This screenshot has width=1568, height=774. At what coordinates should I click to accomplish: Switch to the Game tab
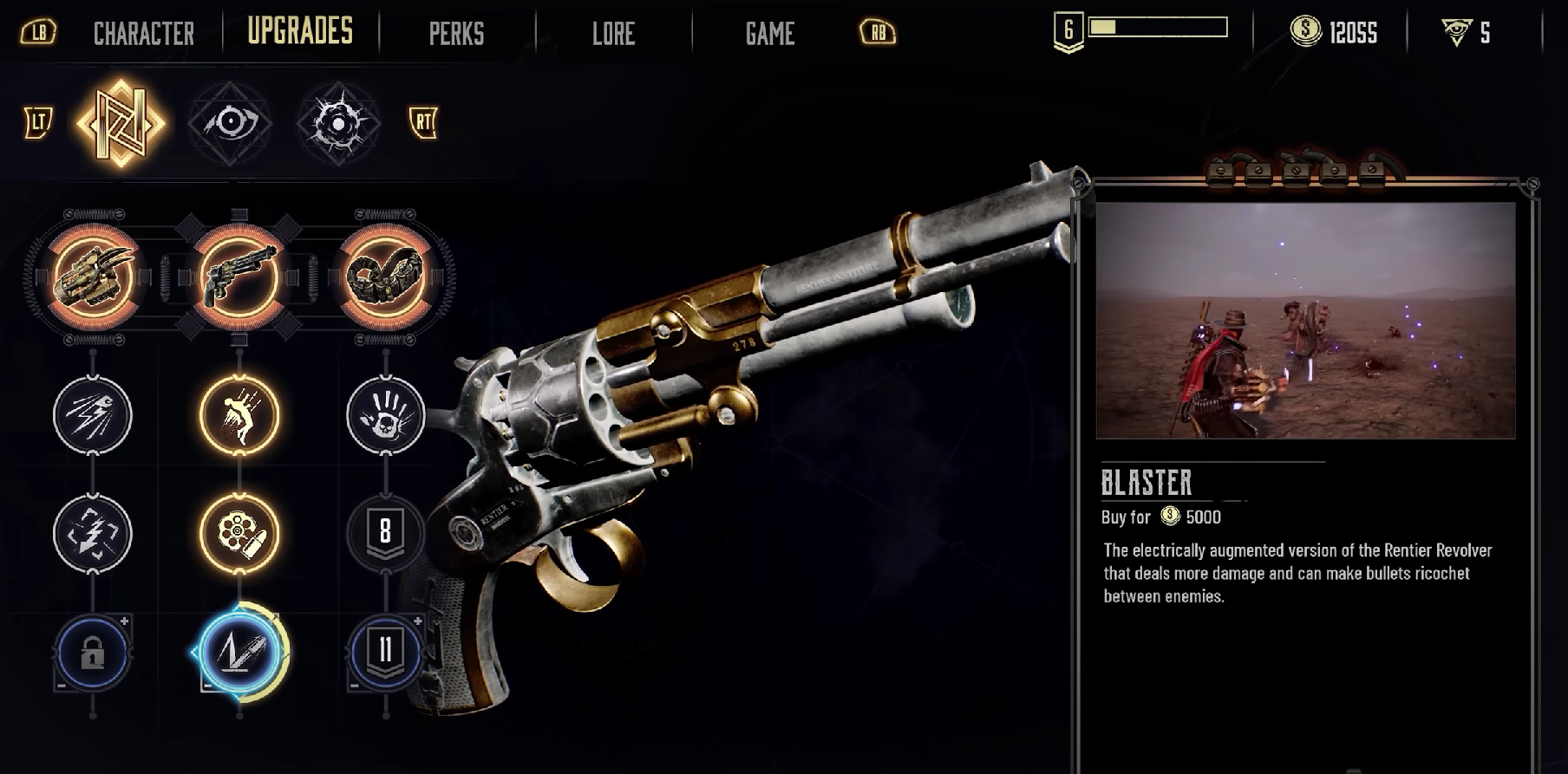coord(769,34)
